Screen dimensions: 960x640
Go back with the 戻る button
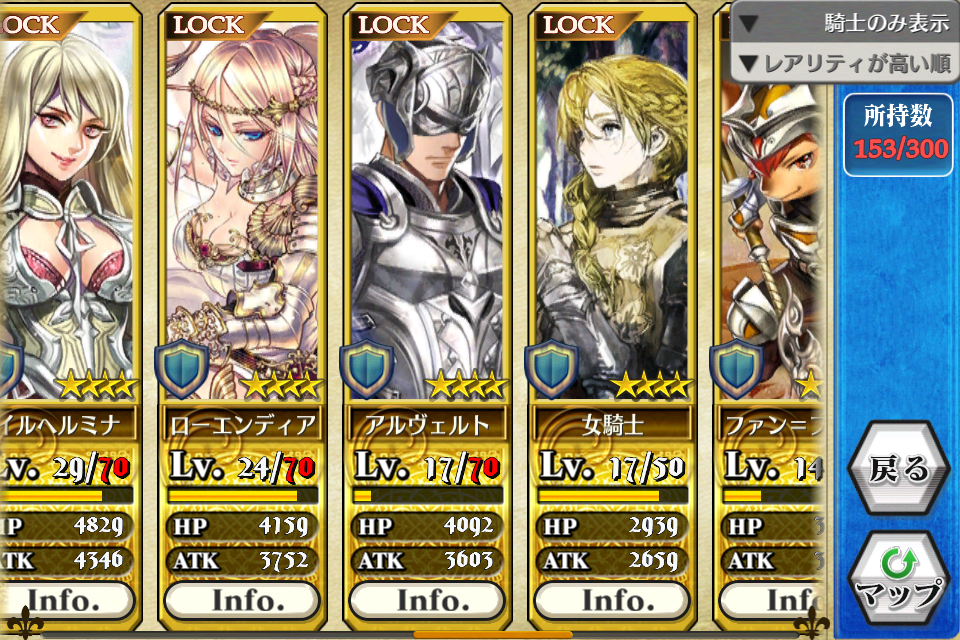click(x=898, y=469)
